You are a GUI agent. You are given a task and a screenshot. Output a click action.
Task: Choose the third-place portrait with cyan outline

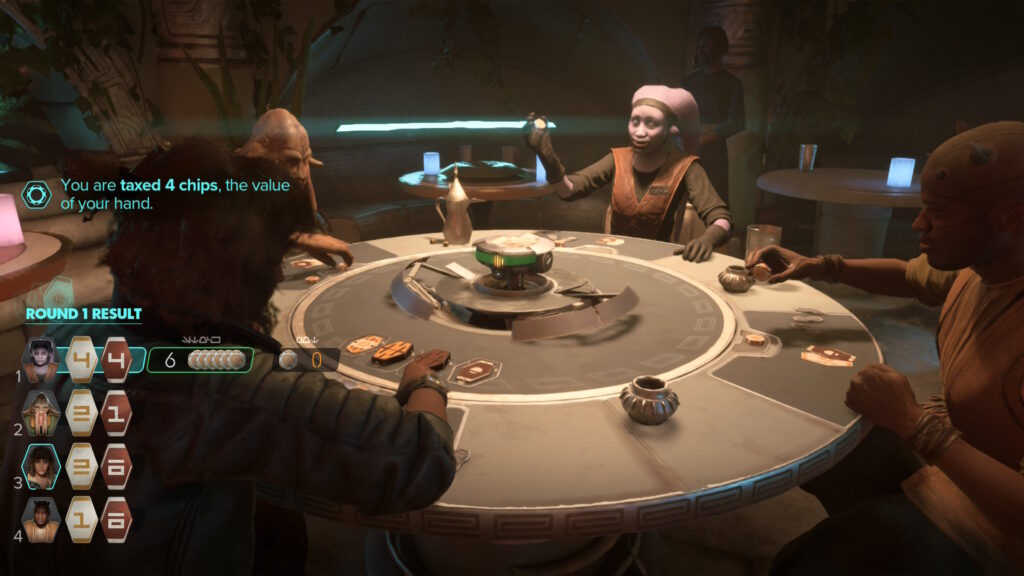coord(41,466)
